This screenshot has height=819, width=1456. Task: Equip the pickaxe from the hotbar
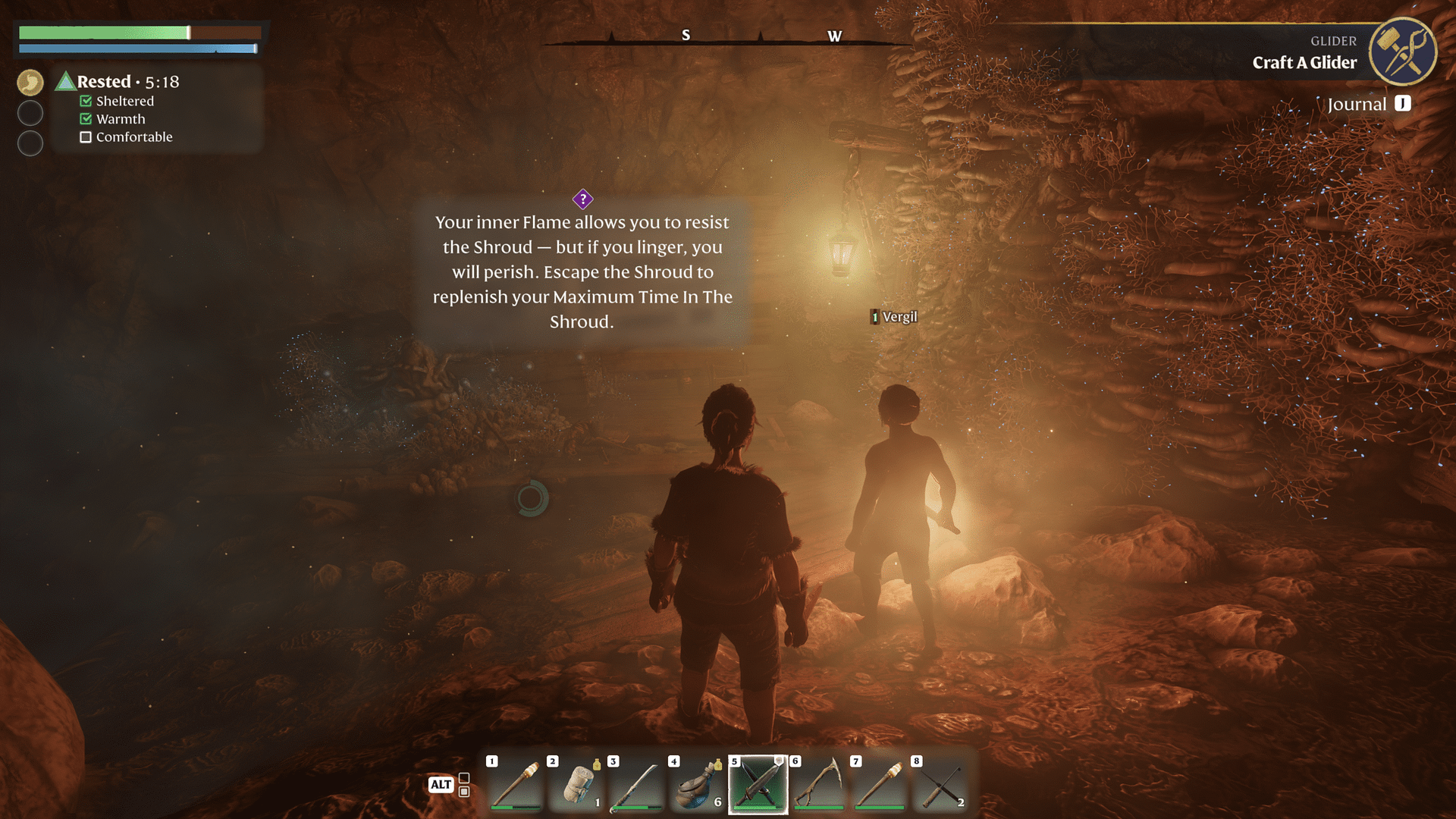click(x=819, y=785)
